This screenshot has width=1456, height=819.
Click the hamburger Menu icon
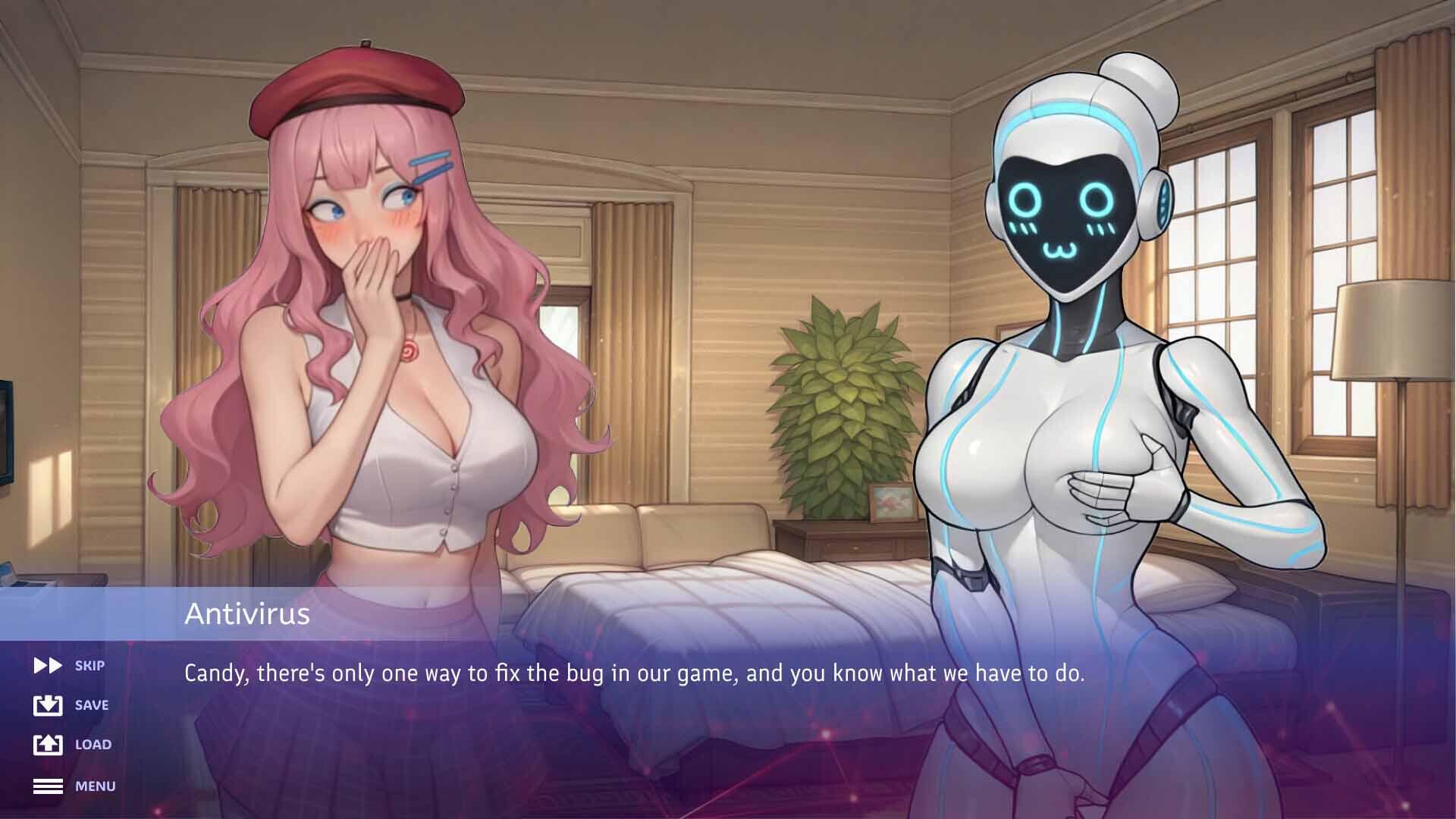(x=46, y=786)
